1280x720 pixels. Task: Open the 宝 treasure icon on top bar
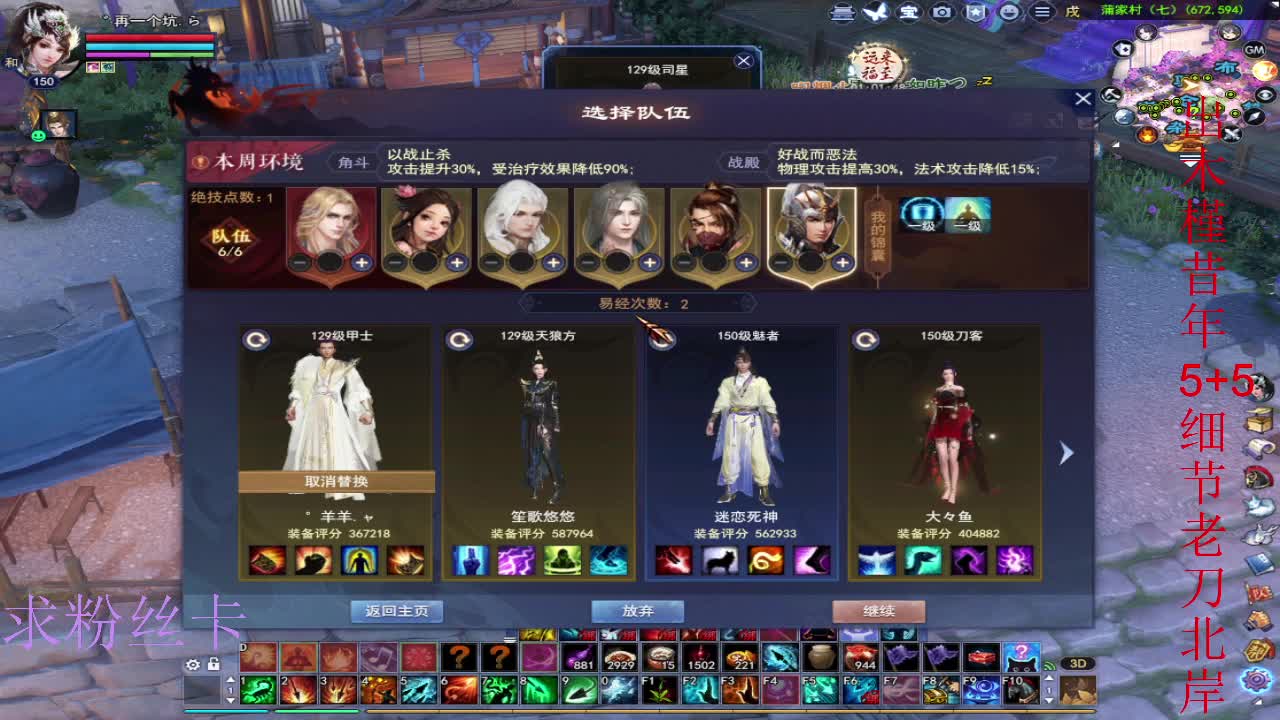click(x=907, y=12)
